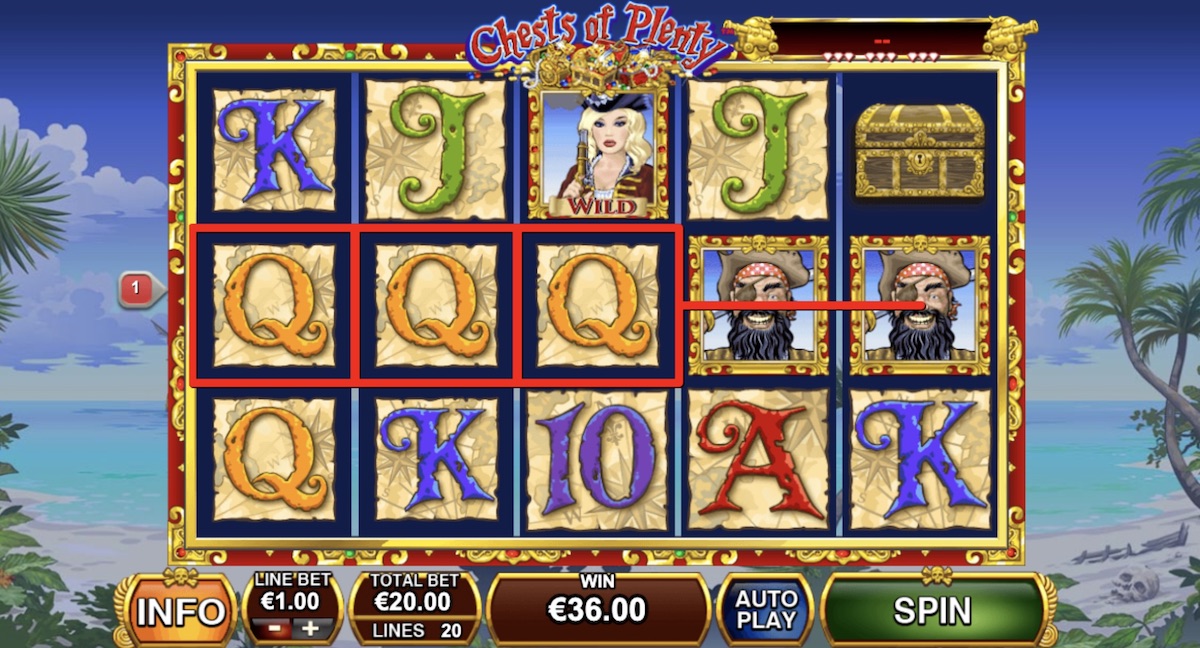This screenshot has width=1200, height=648.
Task: Increase the line bet with plus
Action: (309, 628)
